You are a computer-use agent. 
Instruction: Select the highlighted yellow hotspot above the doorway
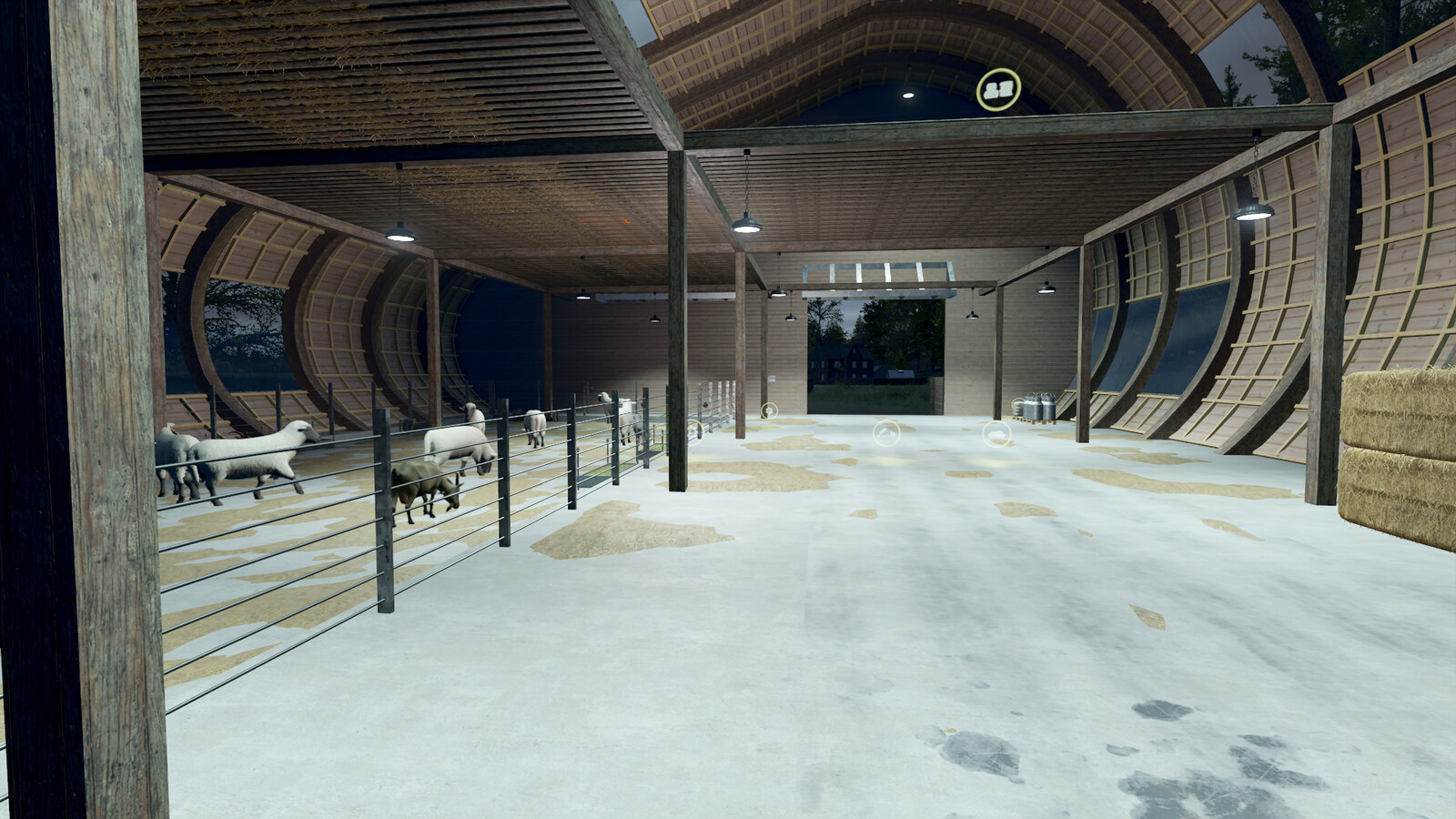pyautogui.click(x=998, y=88)
